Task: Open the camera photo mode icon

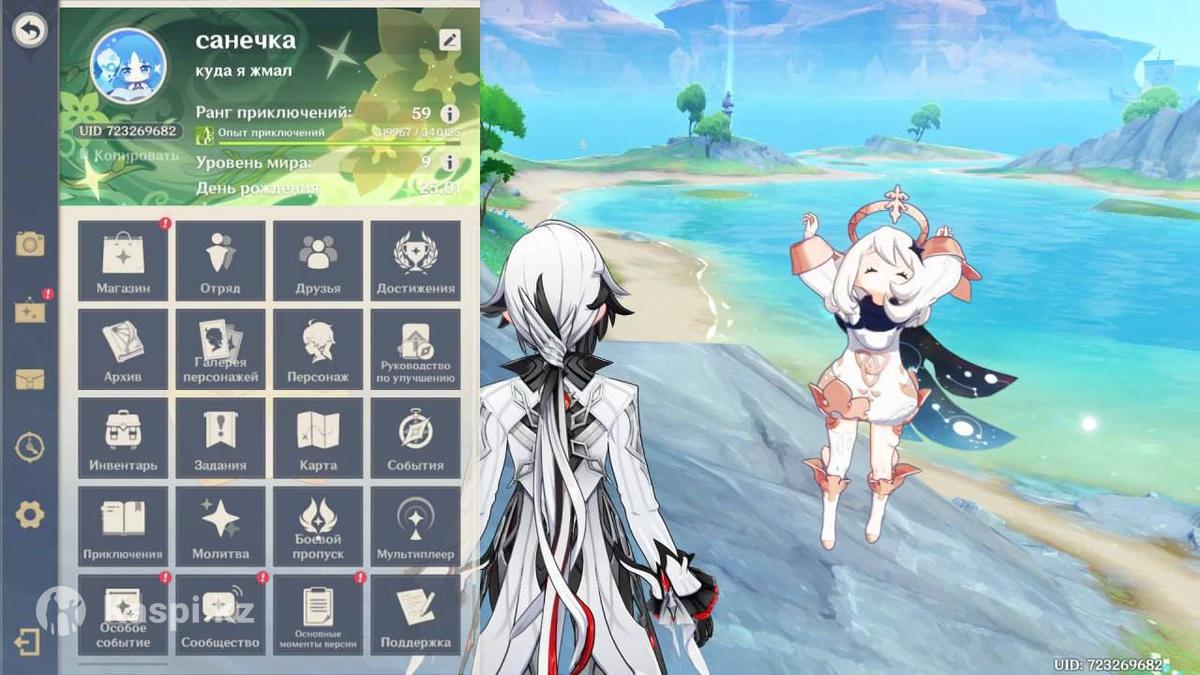Action: pos(30,244)
